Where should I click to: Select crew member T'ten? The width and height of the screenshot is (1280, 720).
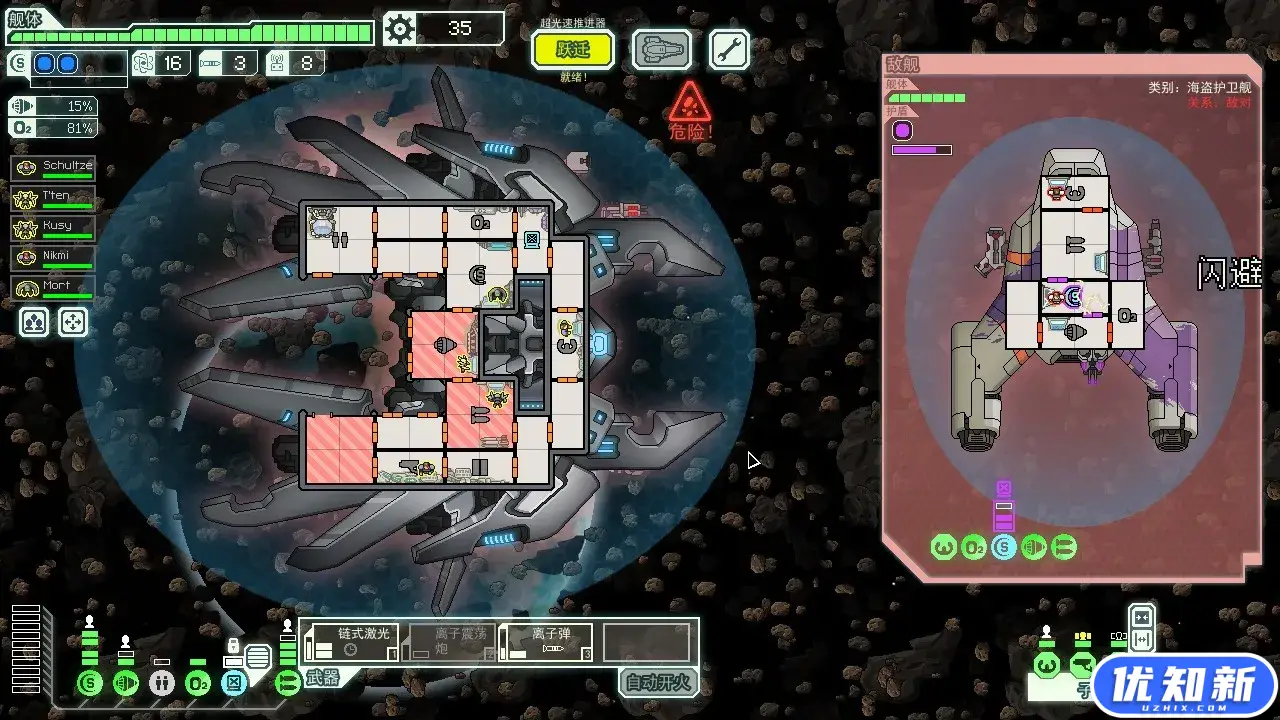point(54,199)
